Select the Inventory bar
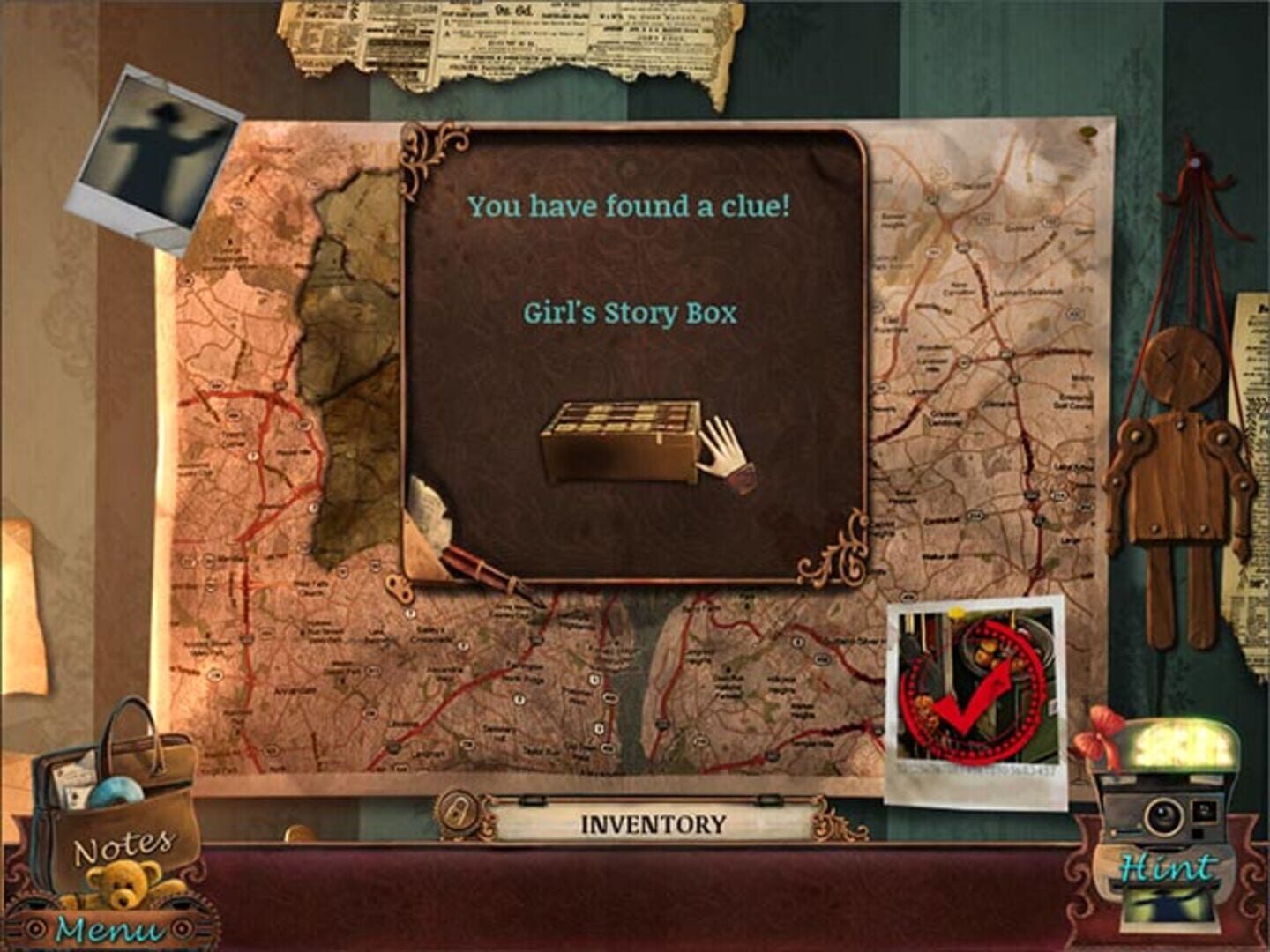 (653, 822)
